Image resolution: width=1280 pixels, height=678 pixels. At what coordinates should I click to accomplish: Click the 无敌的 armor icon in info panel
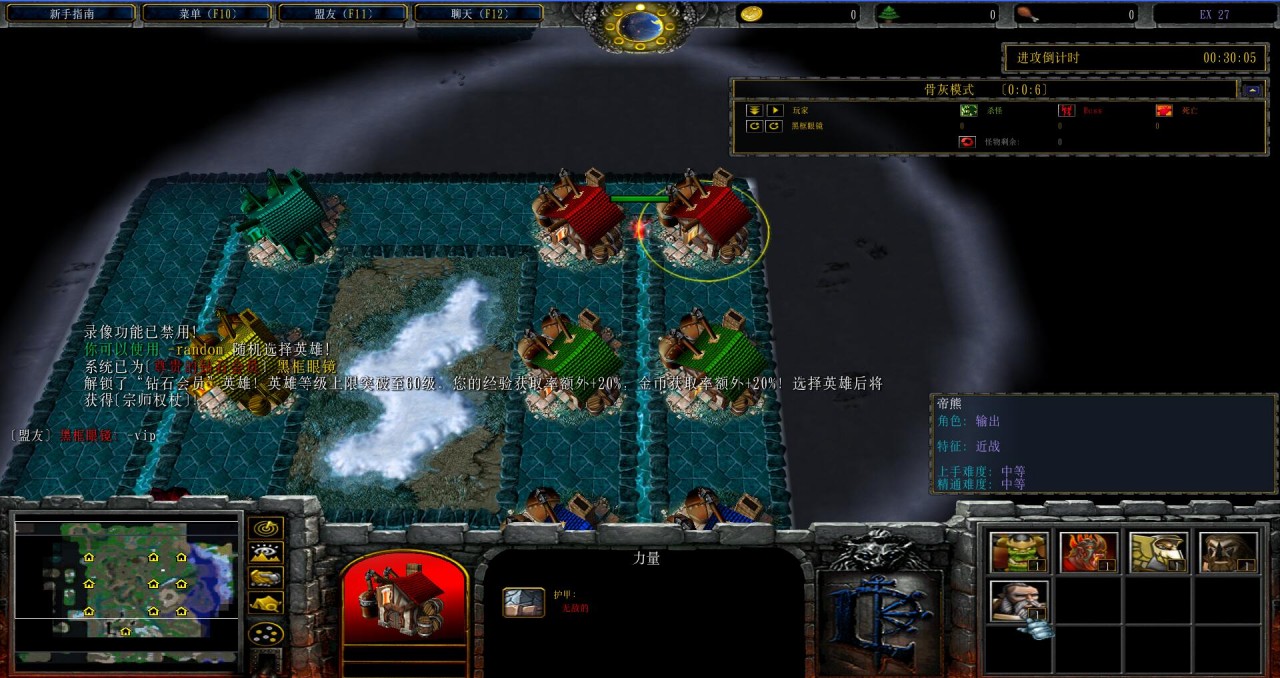[x=522, y=602]
